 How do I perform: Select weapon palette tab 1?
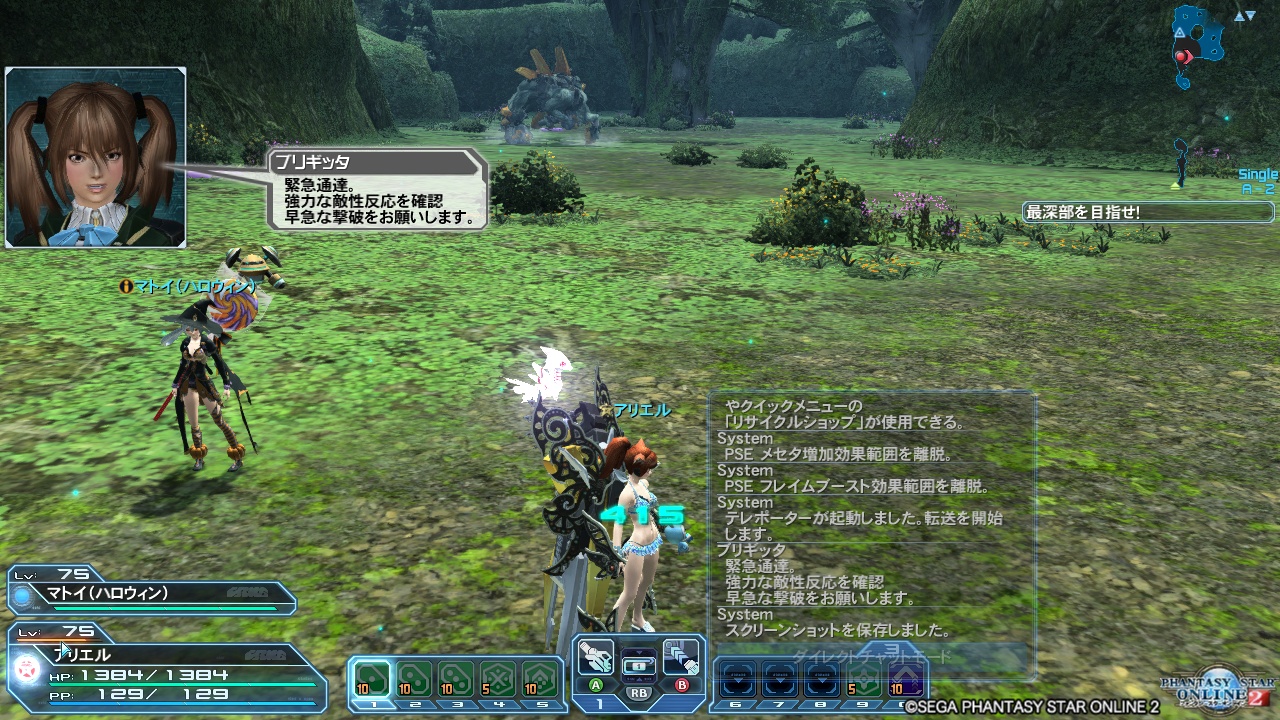[x=600, y=702]
